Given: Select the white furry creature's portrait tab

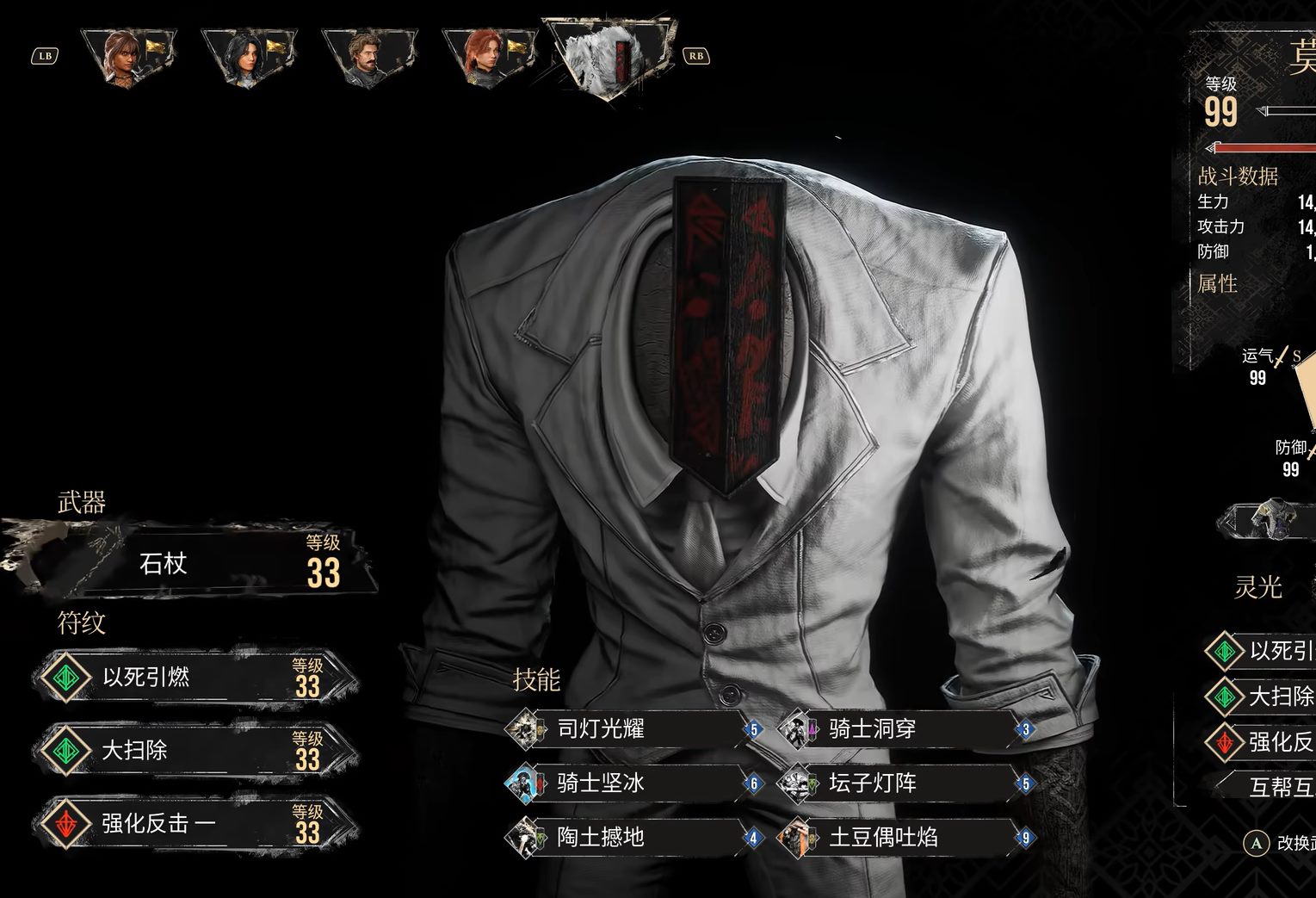Looking at the screenshot, I should (x=609, y=55).
